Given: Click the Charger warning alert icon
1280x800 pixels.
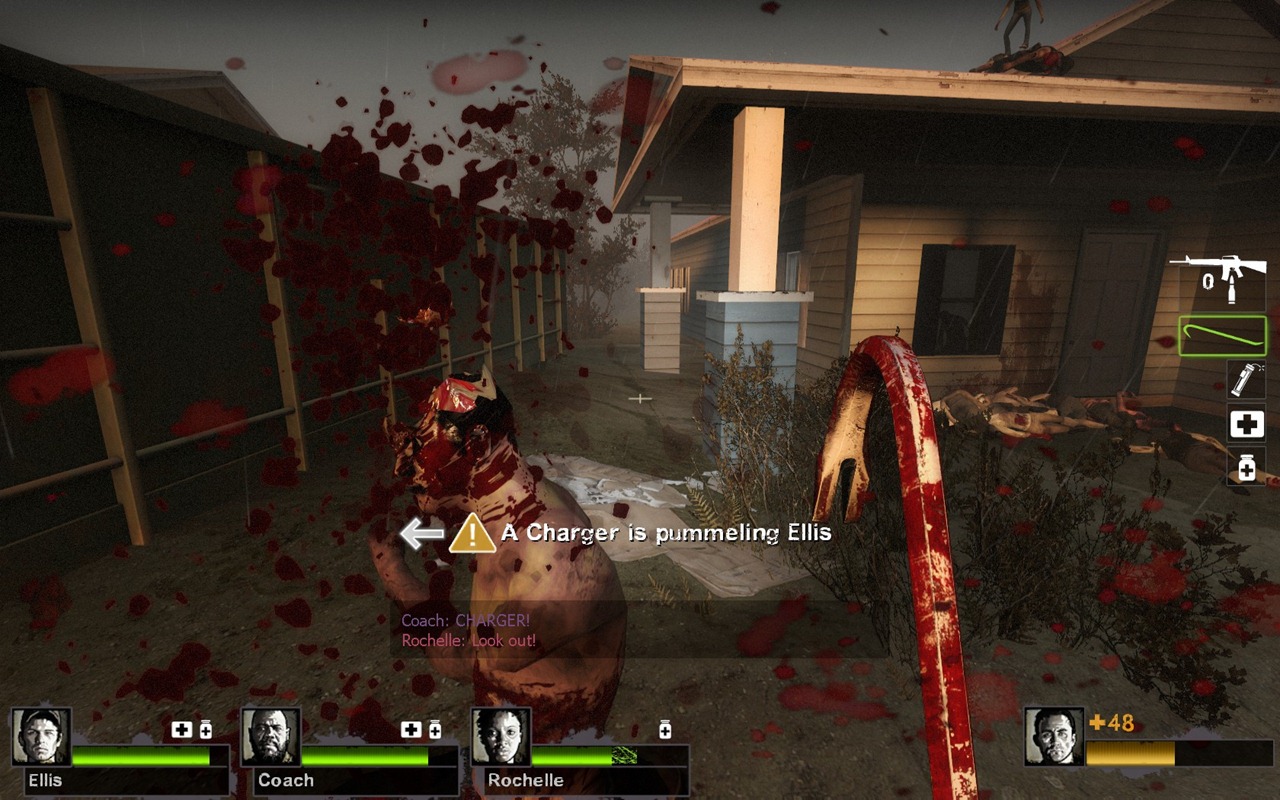Looking at the screenshot, I should [x=472, y=534].
